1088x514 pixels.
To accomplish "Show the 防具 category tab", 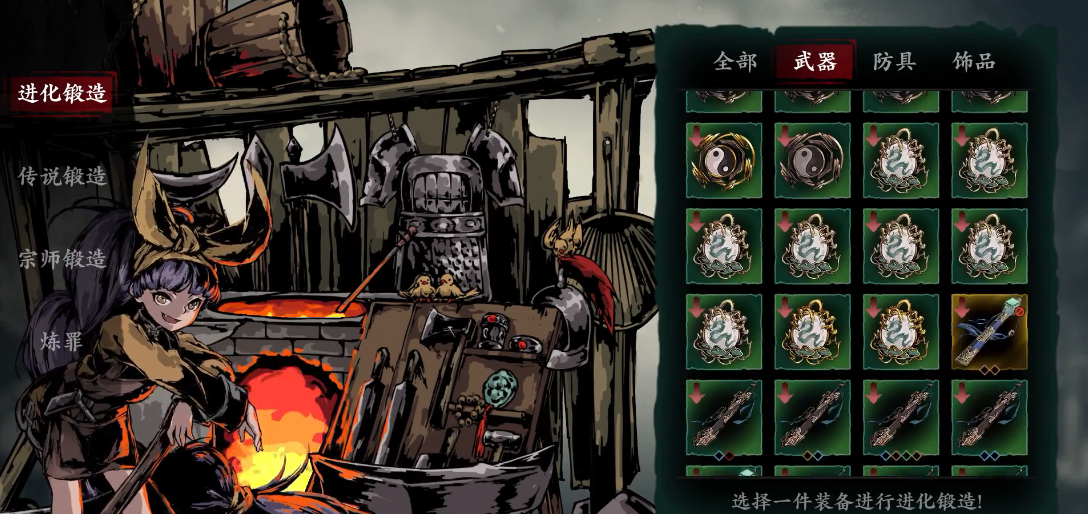I will point(893,62).
